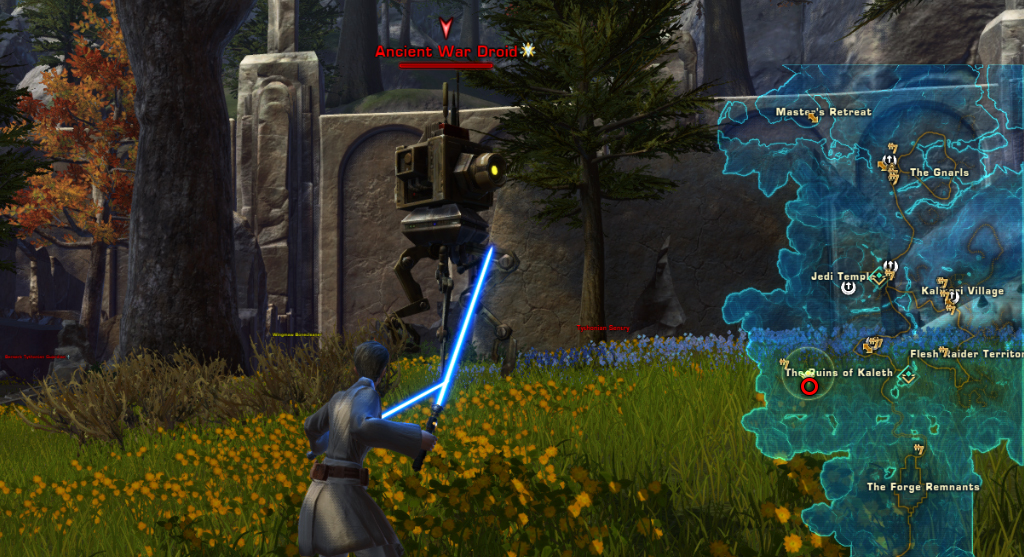1024x557 pixels.
Task: Select the Jedi Temple map location
Action: tap(843, 276)
